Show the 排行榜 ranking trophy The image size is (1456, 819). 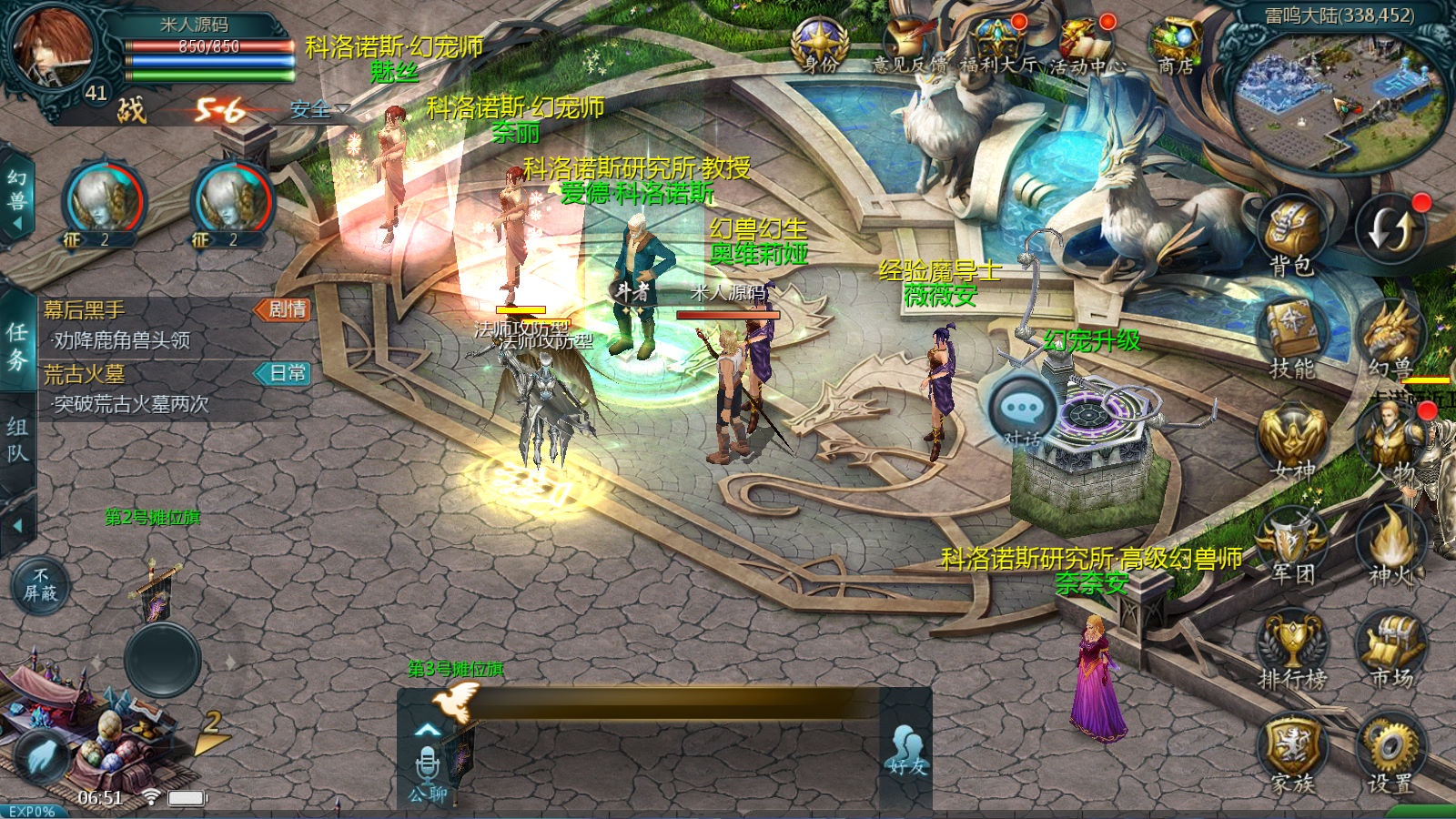click(1291, 647)
